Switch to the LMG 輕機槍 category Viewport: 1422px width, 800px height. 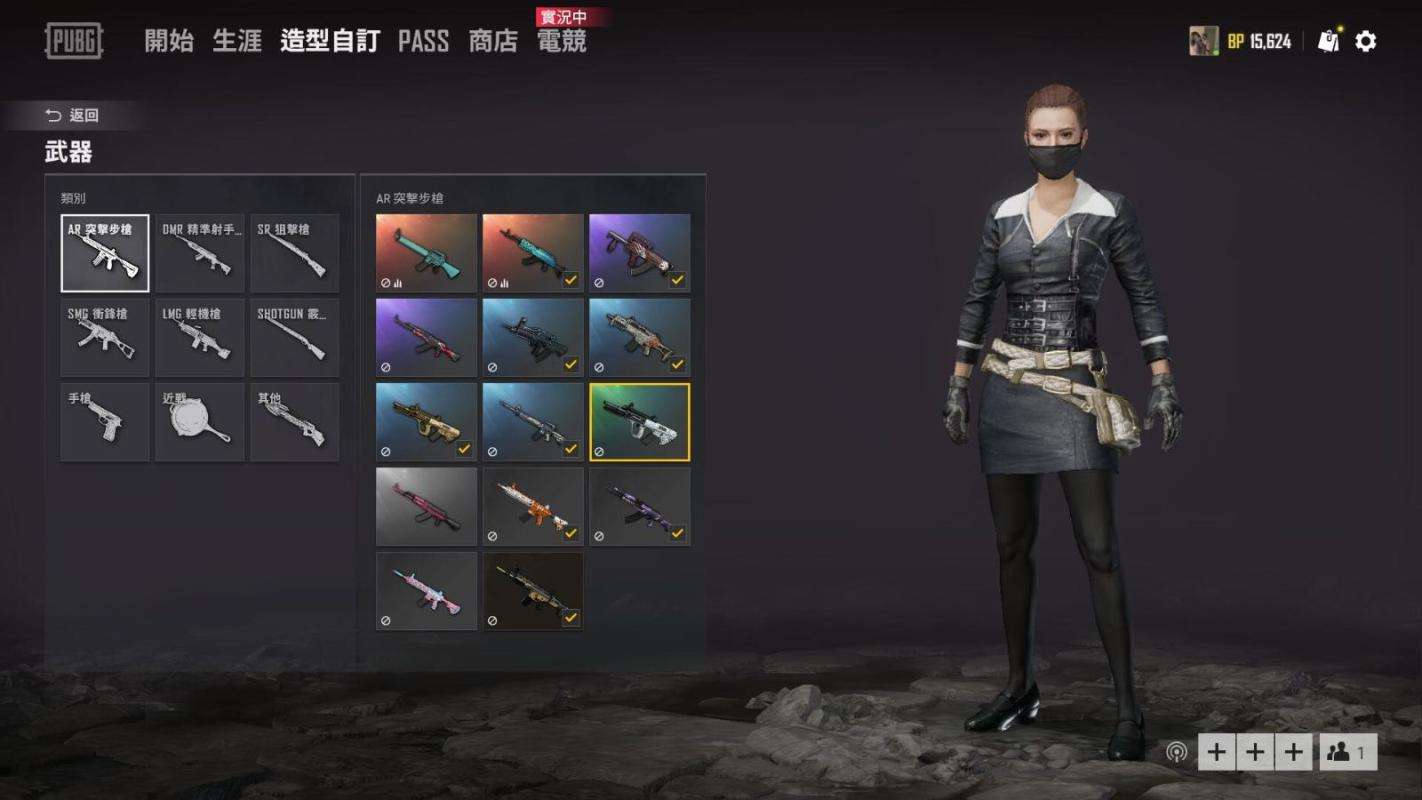click(x=200, y=337)
